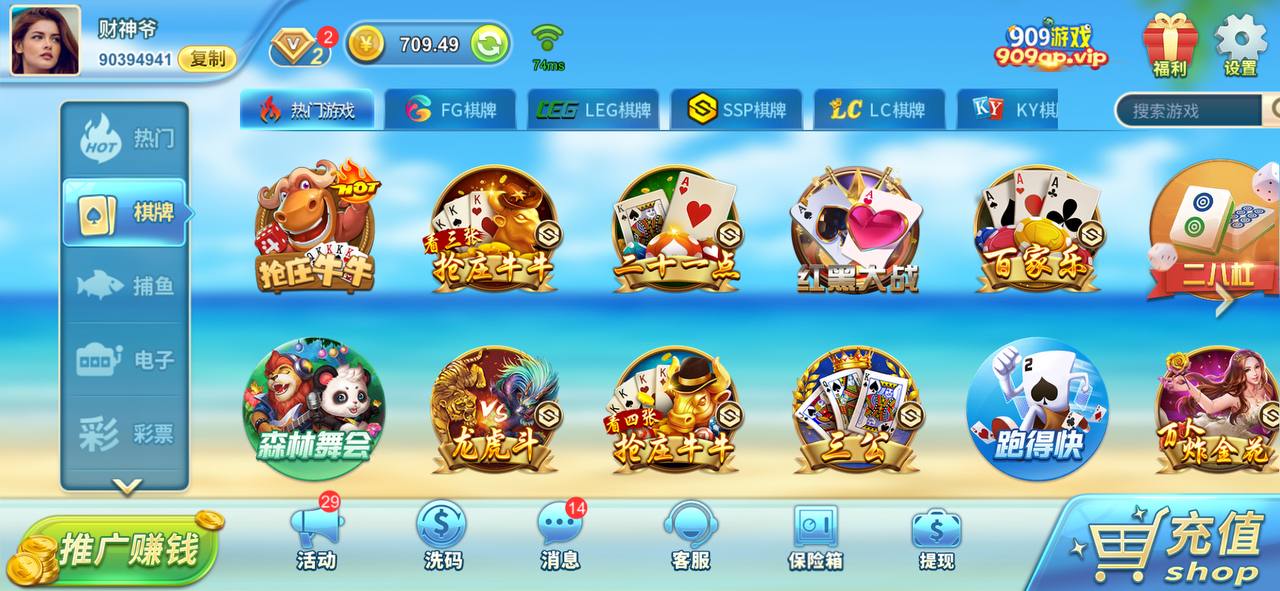The height and width of the screenshot is (591, 1280).
Task: Choose the 电子 slots category
Action: [126, 360]
